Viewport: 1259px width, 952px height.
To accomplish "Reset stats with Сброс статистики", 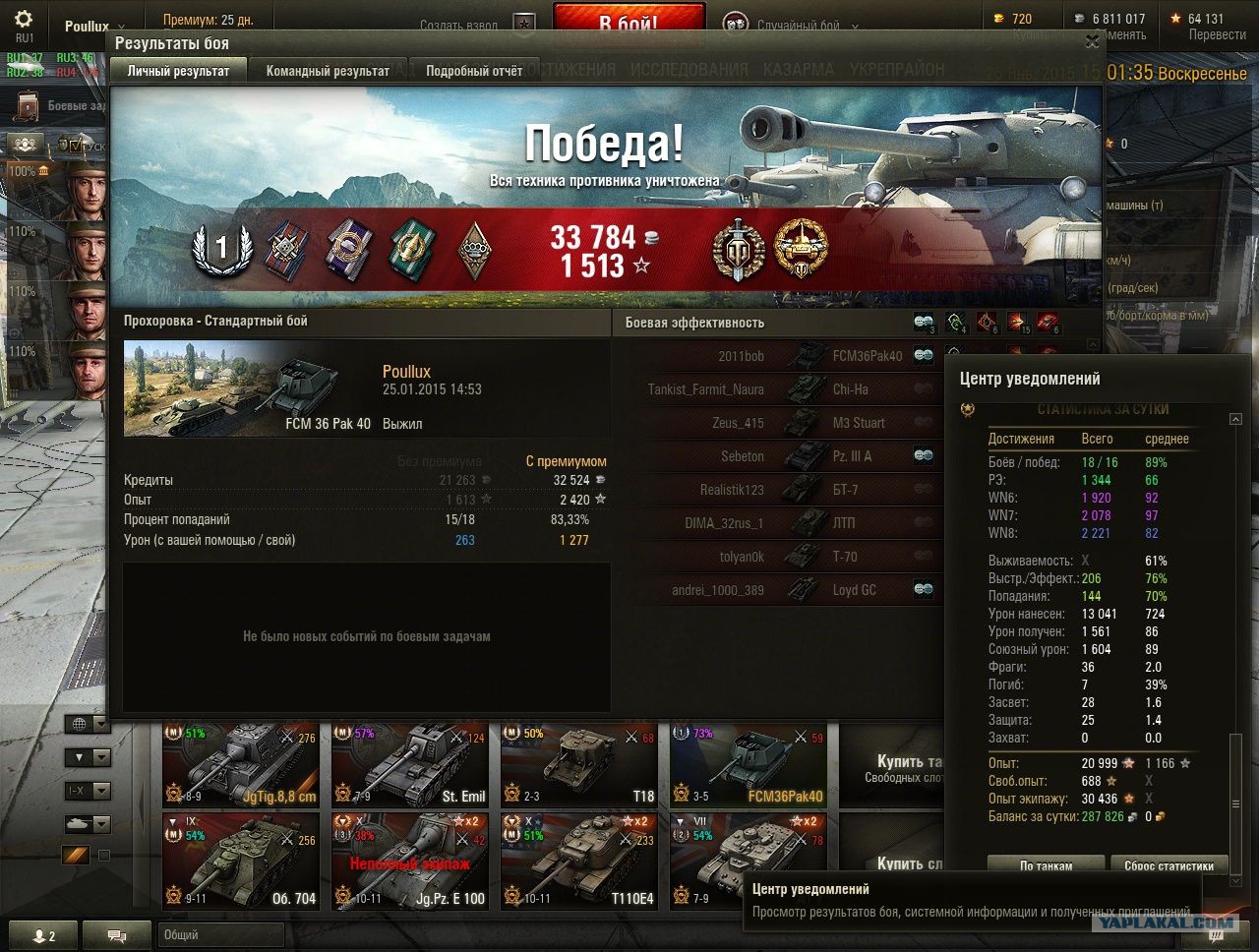I will pyautogui.click(x=1169, y=865).
